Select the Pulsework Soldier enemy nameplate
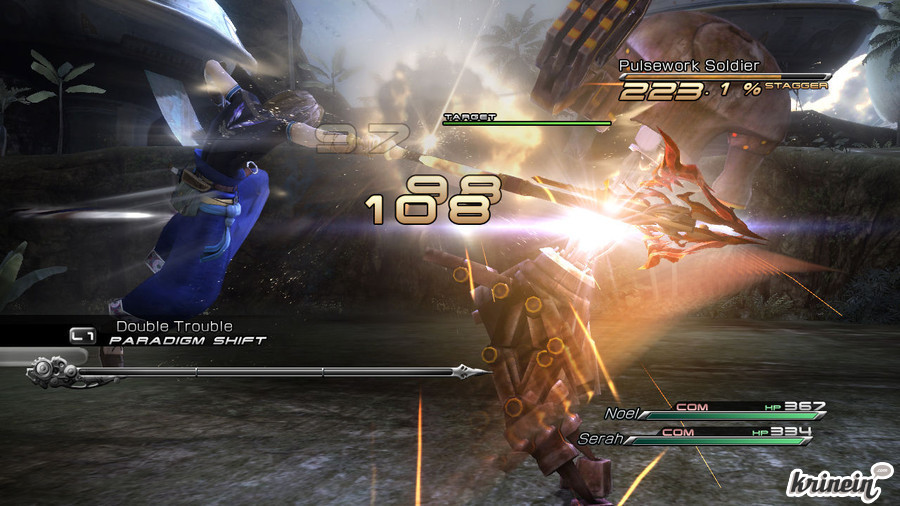This screenshot has width=900, height=506. (x=689, y=66)
